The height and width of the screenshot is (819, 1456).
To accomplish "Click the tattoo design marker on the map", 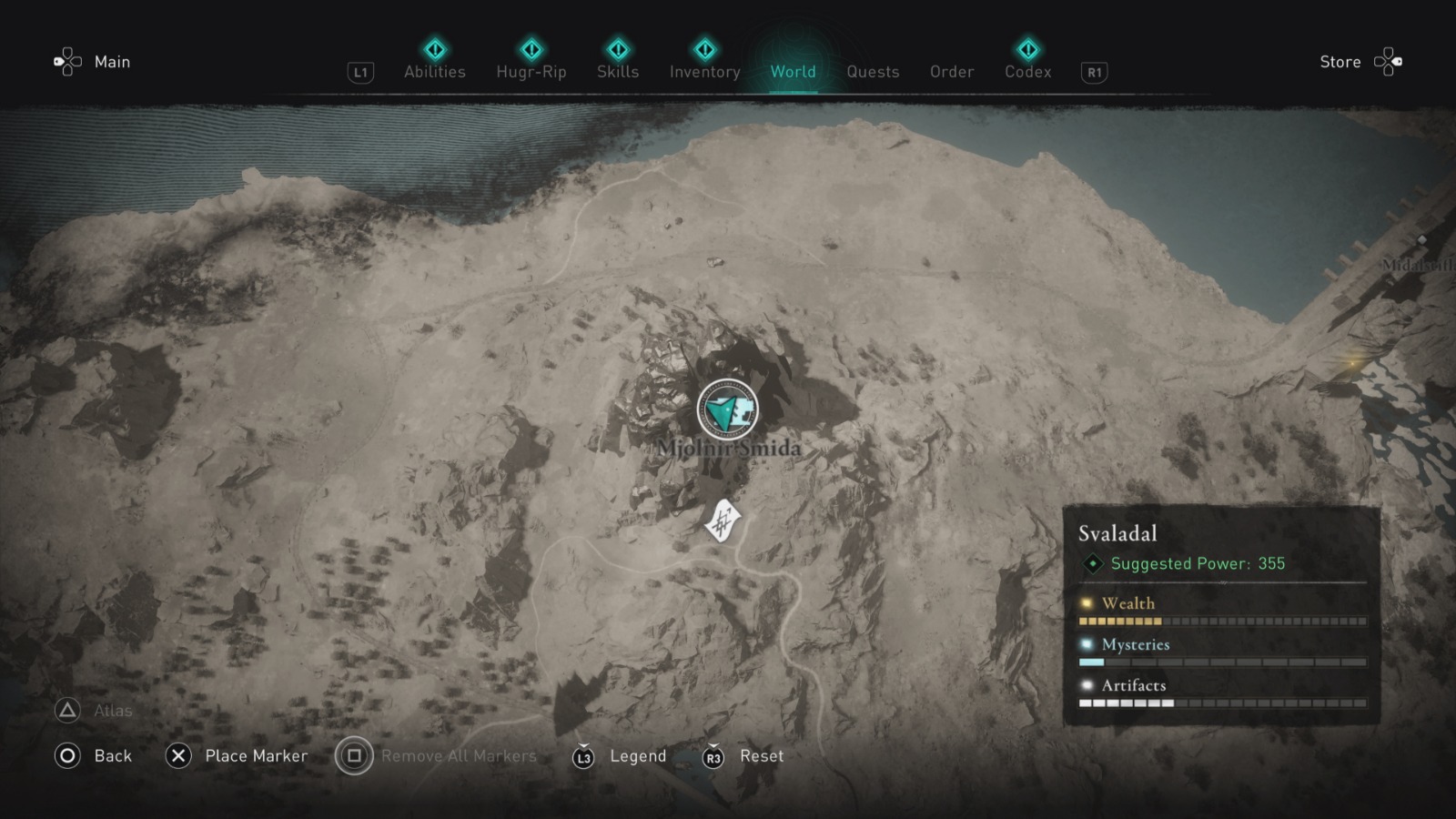I will tap(722, 521).
